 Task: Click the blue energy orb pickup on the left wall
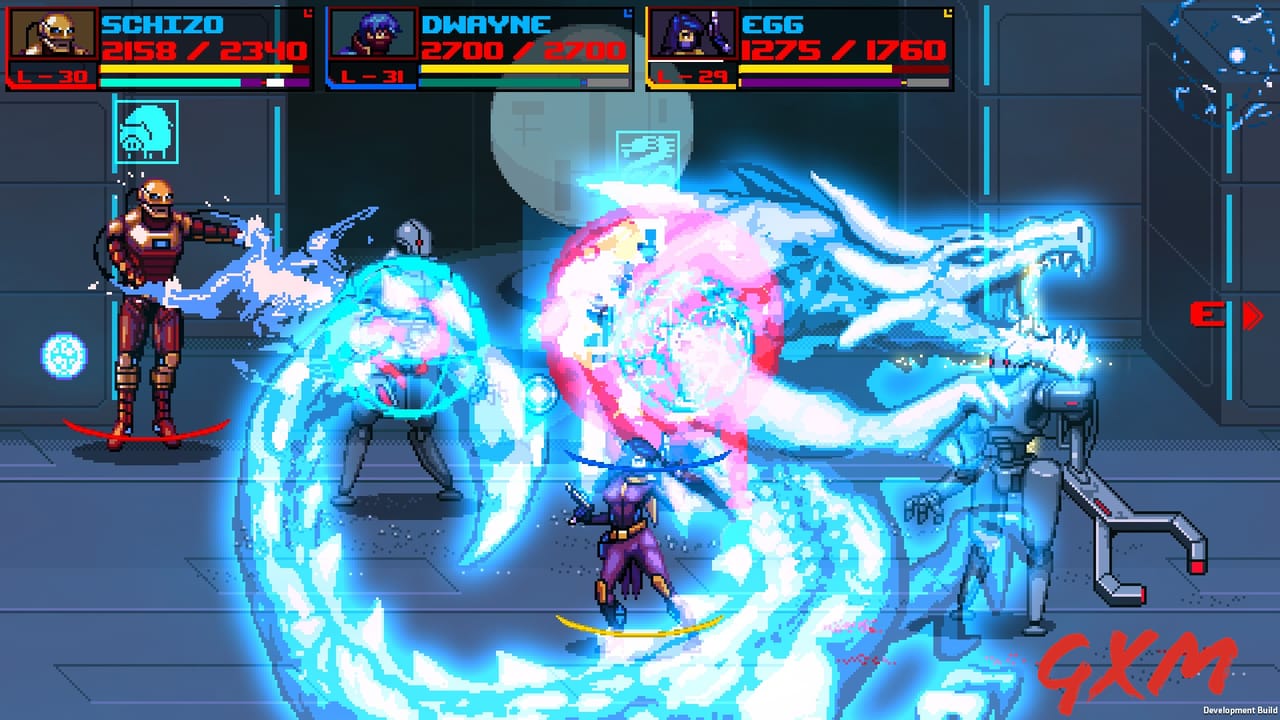[x=62, y=356]
